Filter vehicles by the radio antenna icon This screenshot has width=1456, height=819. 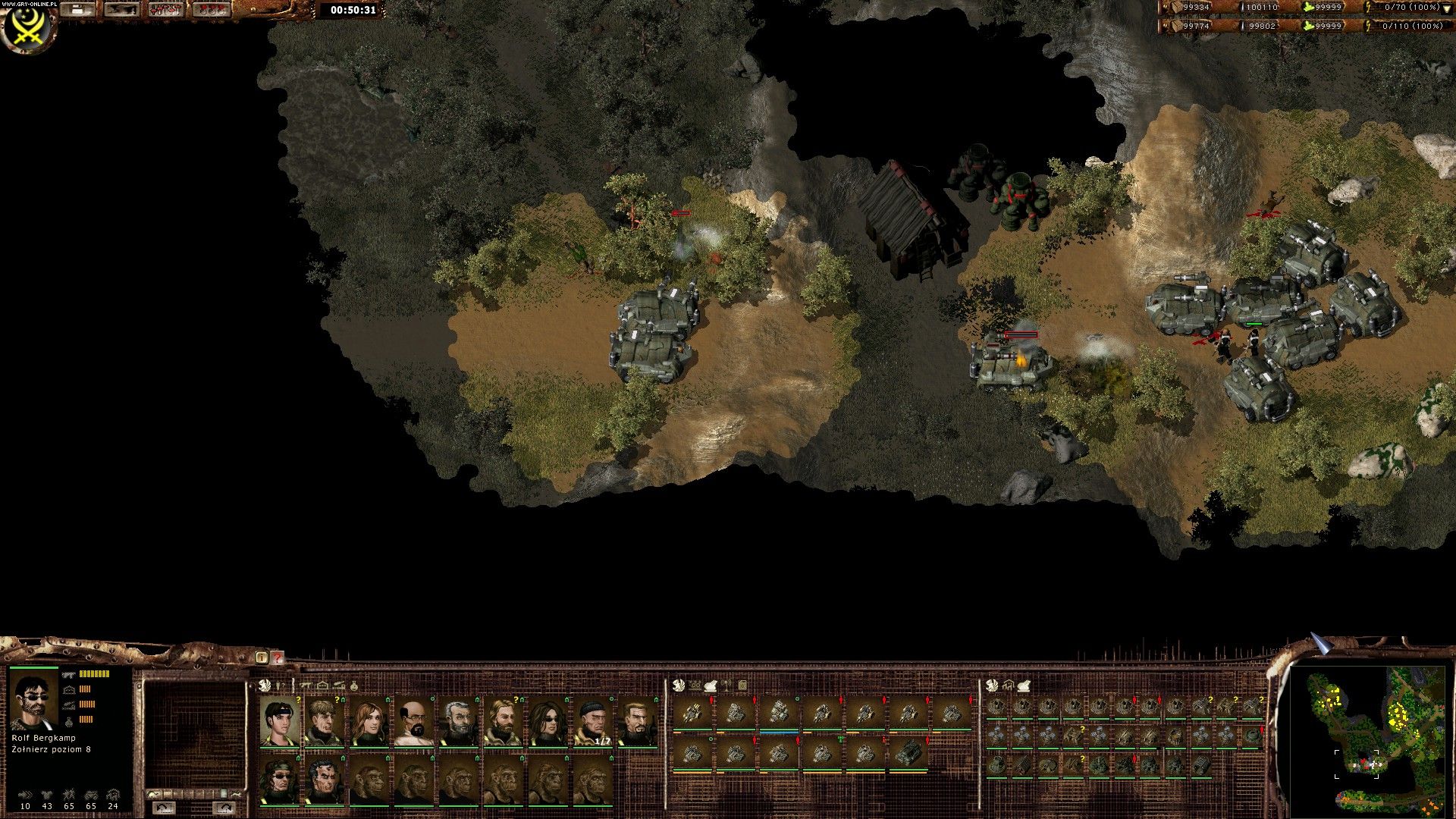point(726,686)
